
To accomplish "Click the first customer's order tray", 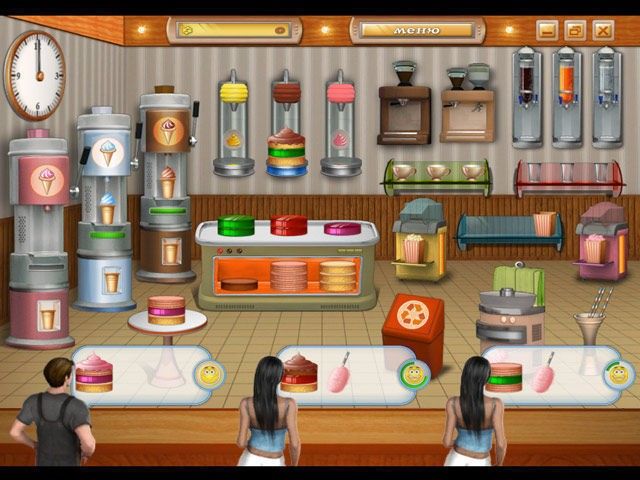I will click(x=140, y=374).
